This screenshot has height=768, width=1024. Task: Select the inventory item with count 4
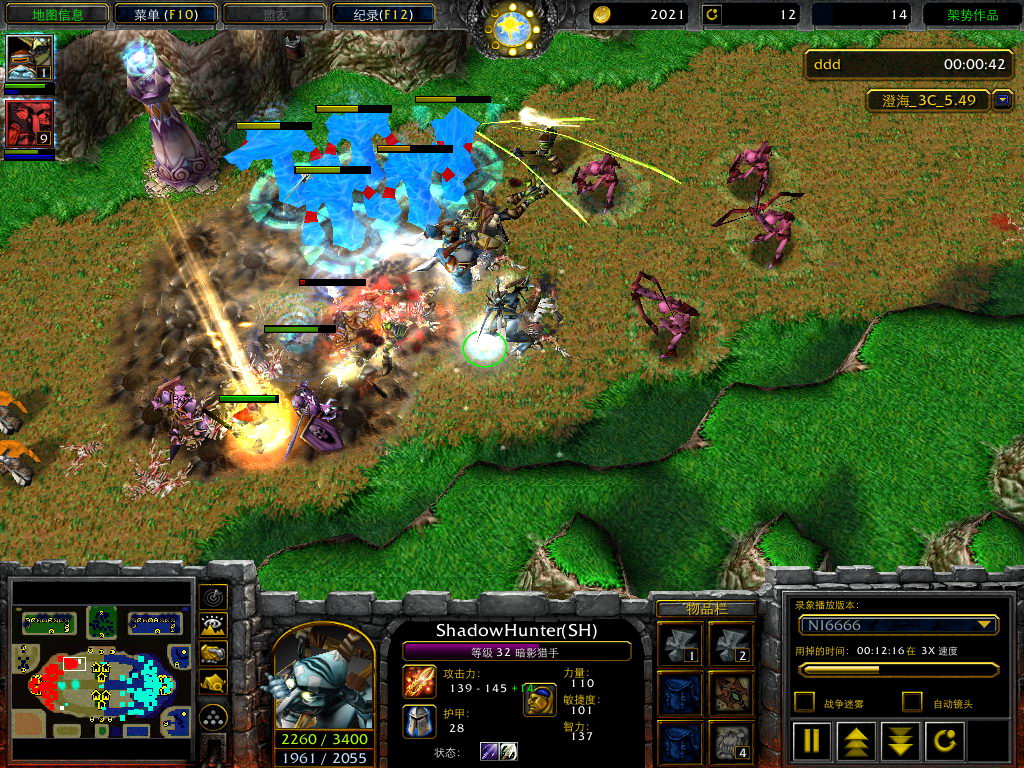[x=732, y=742]
